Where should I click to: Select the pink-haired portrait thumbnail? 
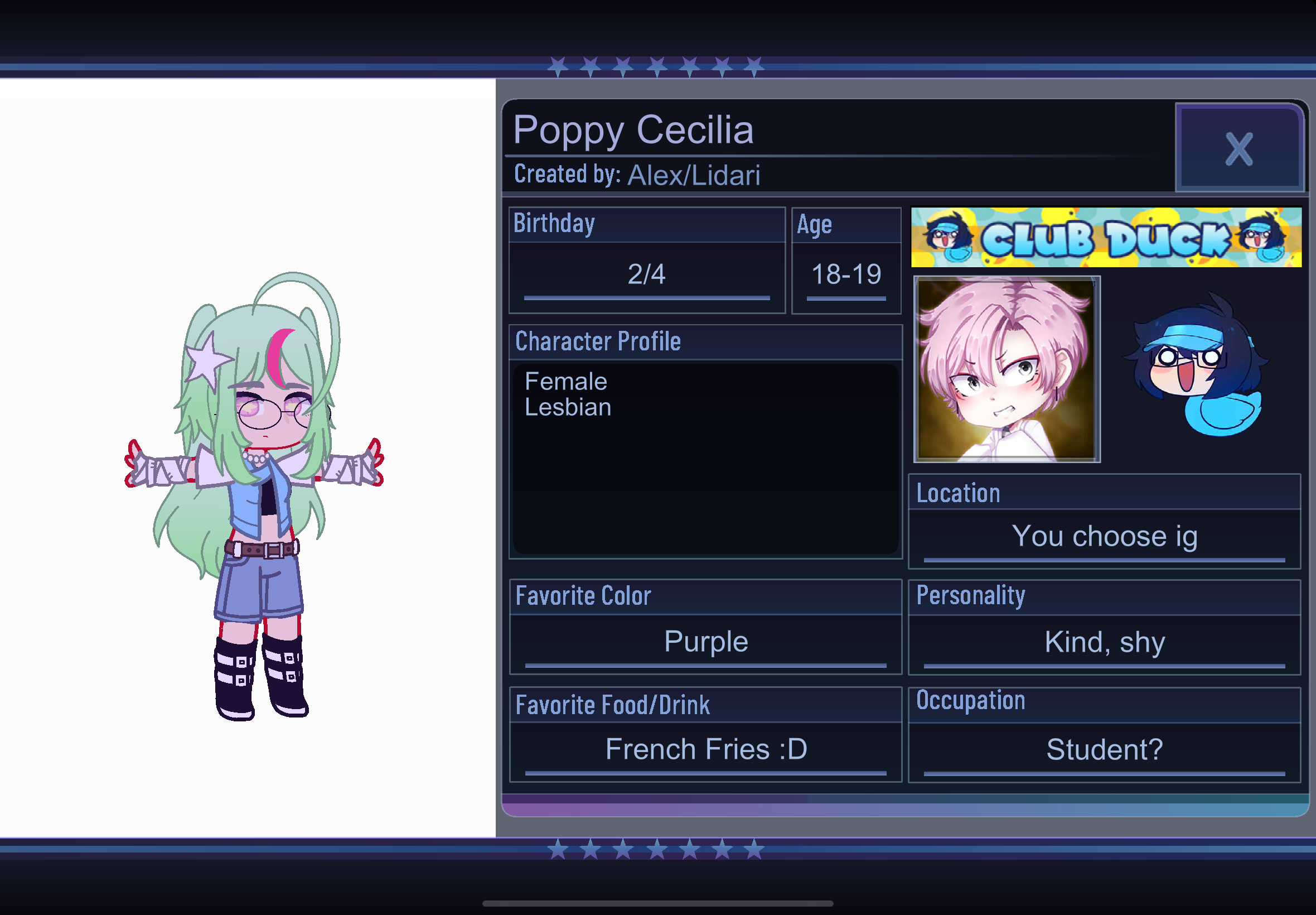(1006, 369)
